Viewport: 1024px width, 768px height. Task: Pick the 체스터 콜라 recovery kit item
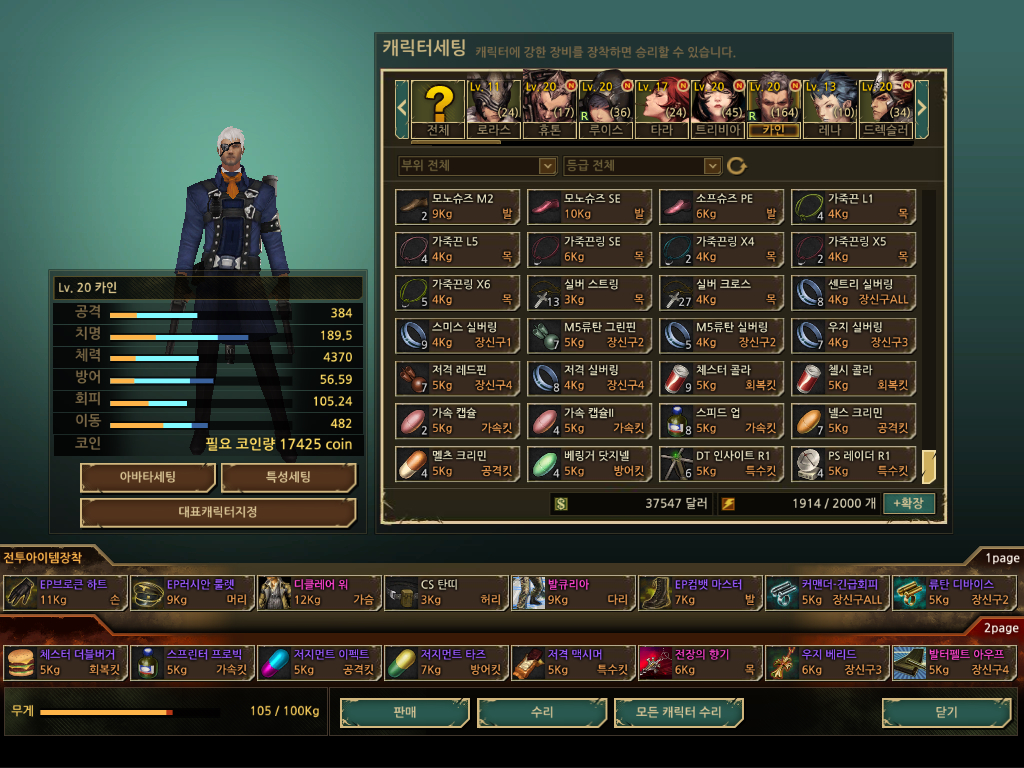[722, 378]
